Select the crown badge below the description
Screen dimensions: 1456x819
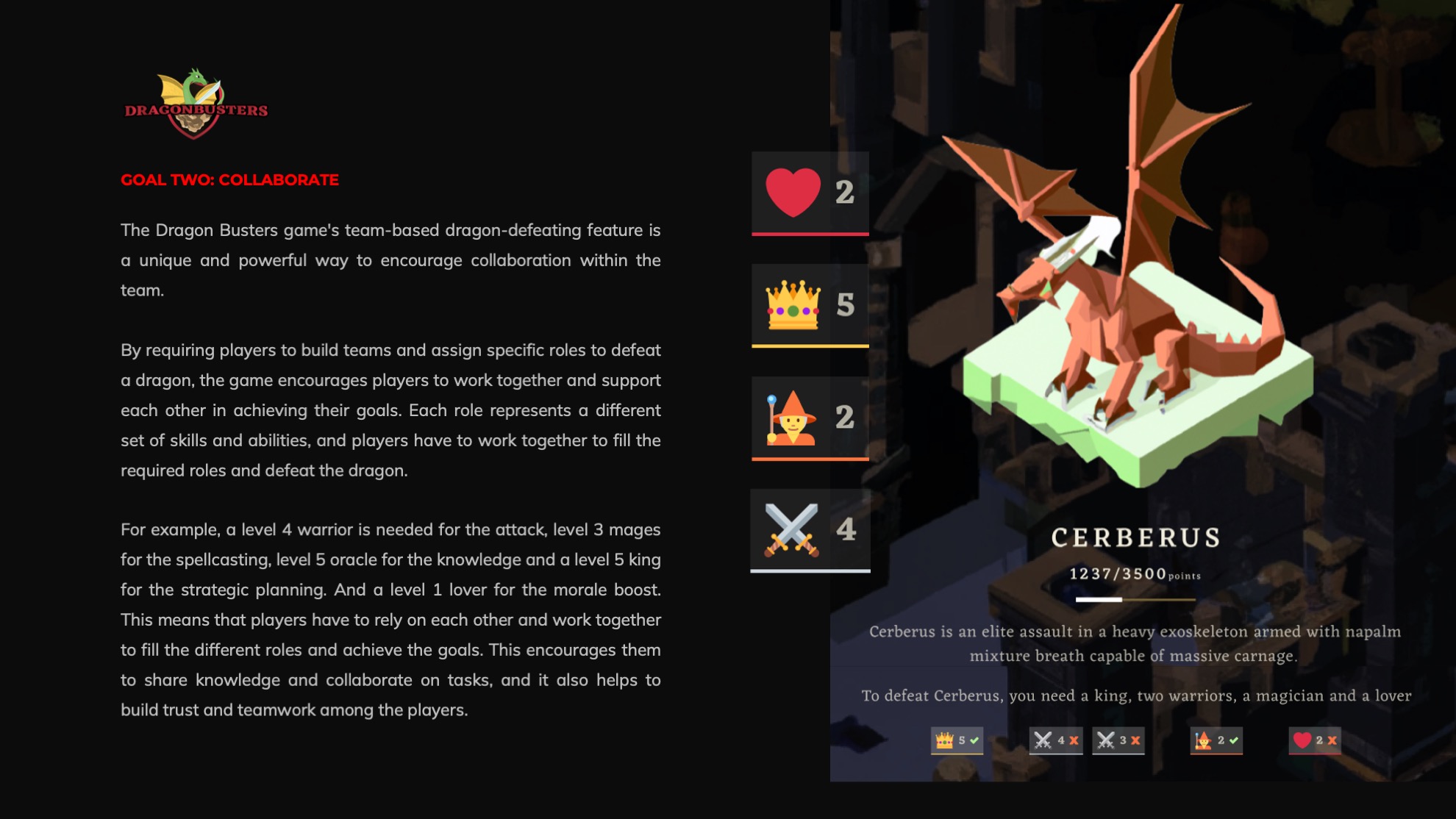point(956,742)
